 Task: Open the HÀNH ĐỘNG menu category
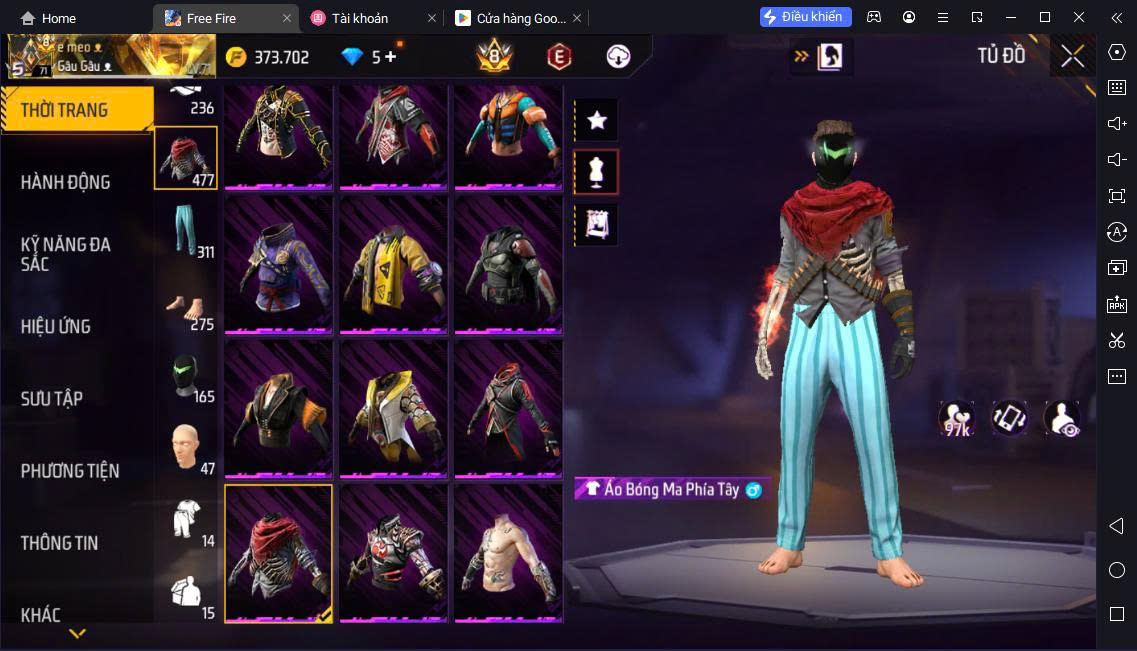[x=66, y=182]
